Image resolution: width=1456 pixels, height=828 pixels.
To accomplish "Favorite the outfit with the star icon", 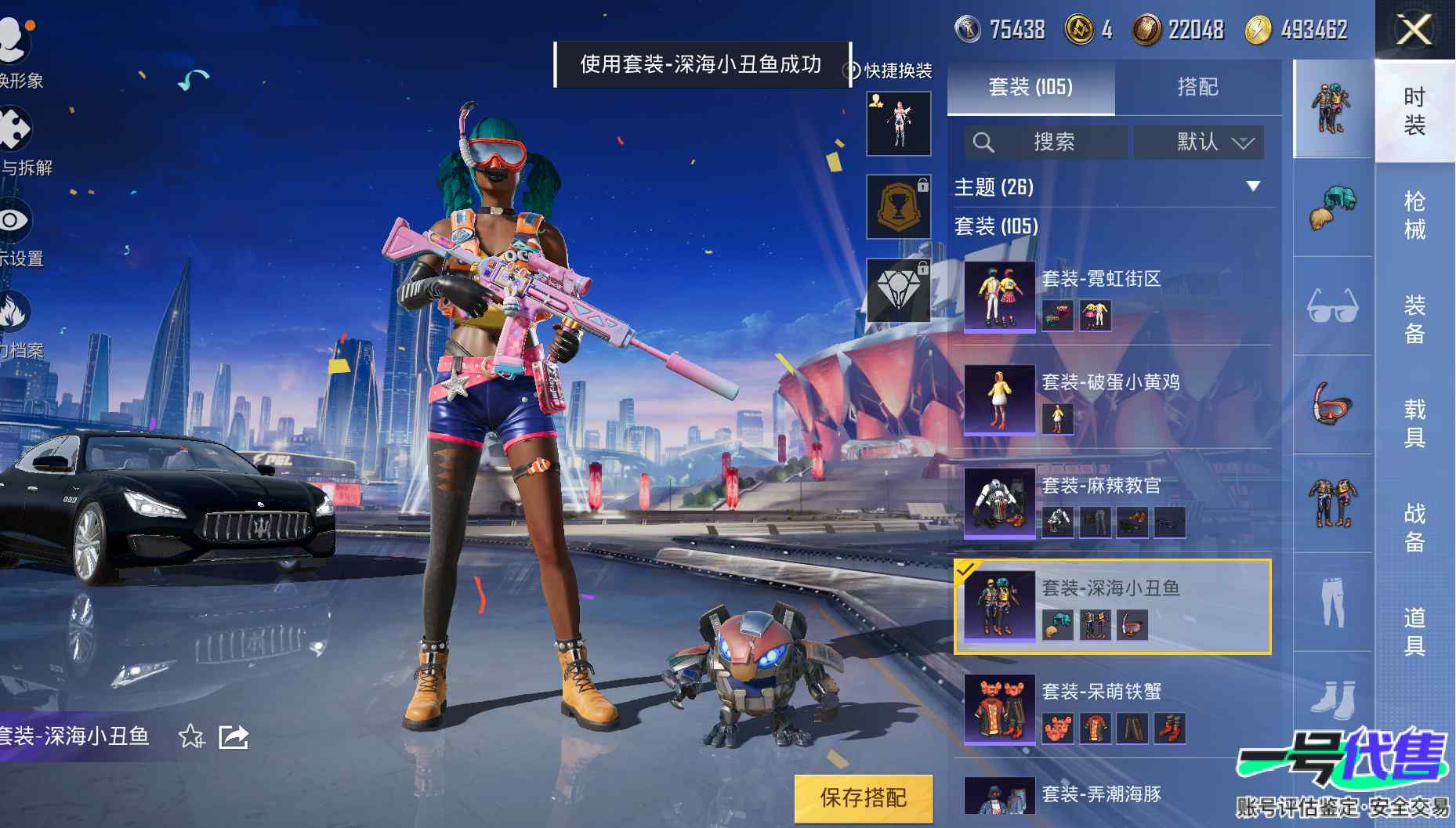I will 191,736.
